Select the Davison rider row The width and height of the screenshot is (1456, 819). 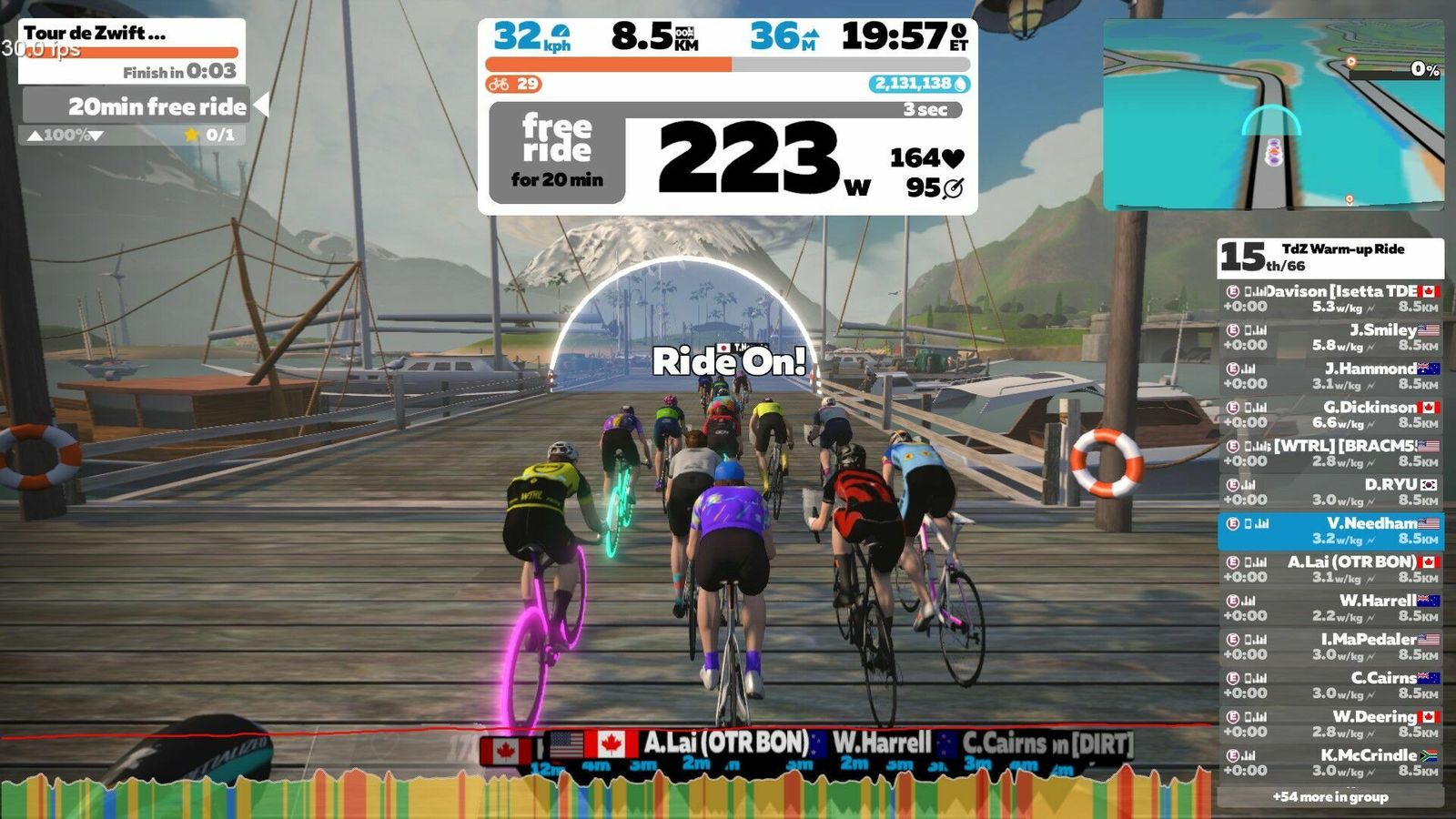(1330, 298)
